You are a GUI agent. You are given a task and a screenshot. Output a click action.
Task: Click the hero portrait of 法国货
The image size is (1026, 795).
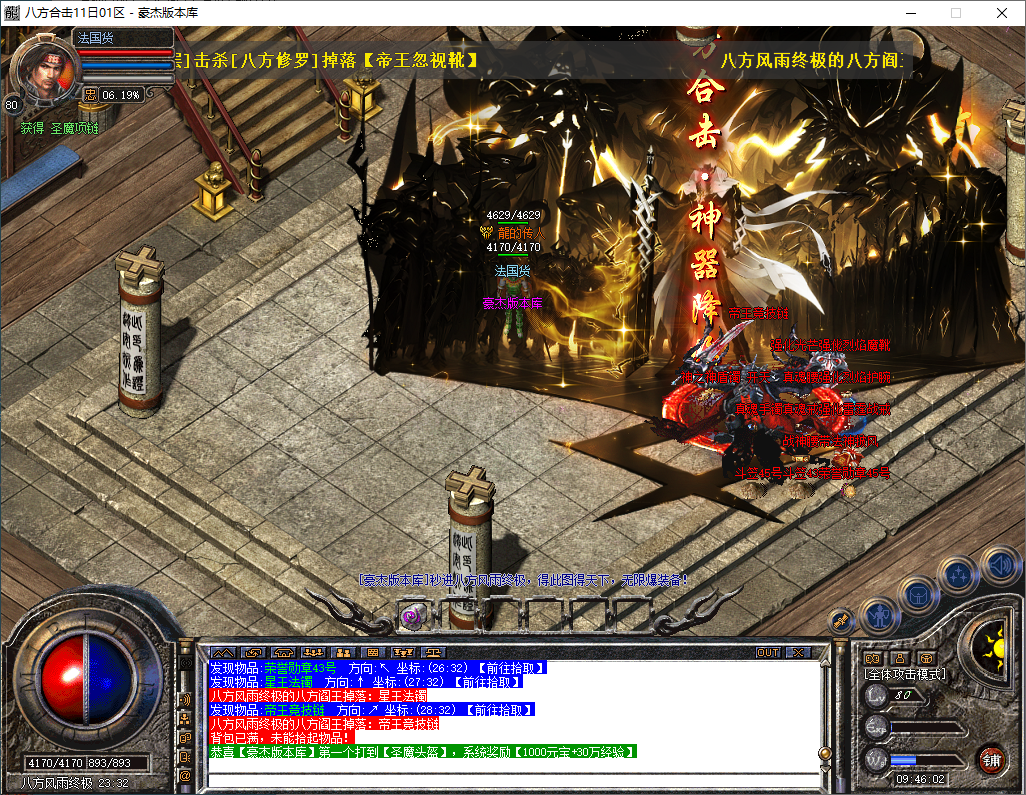46,69
